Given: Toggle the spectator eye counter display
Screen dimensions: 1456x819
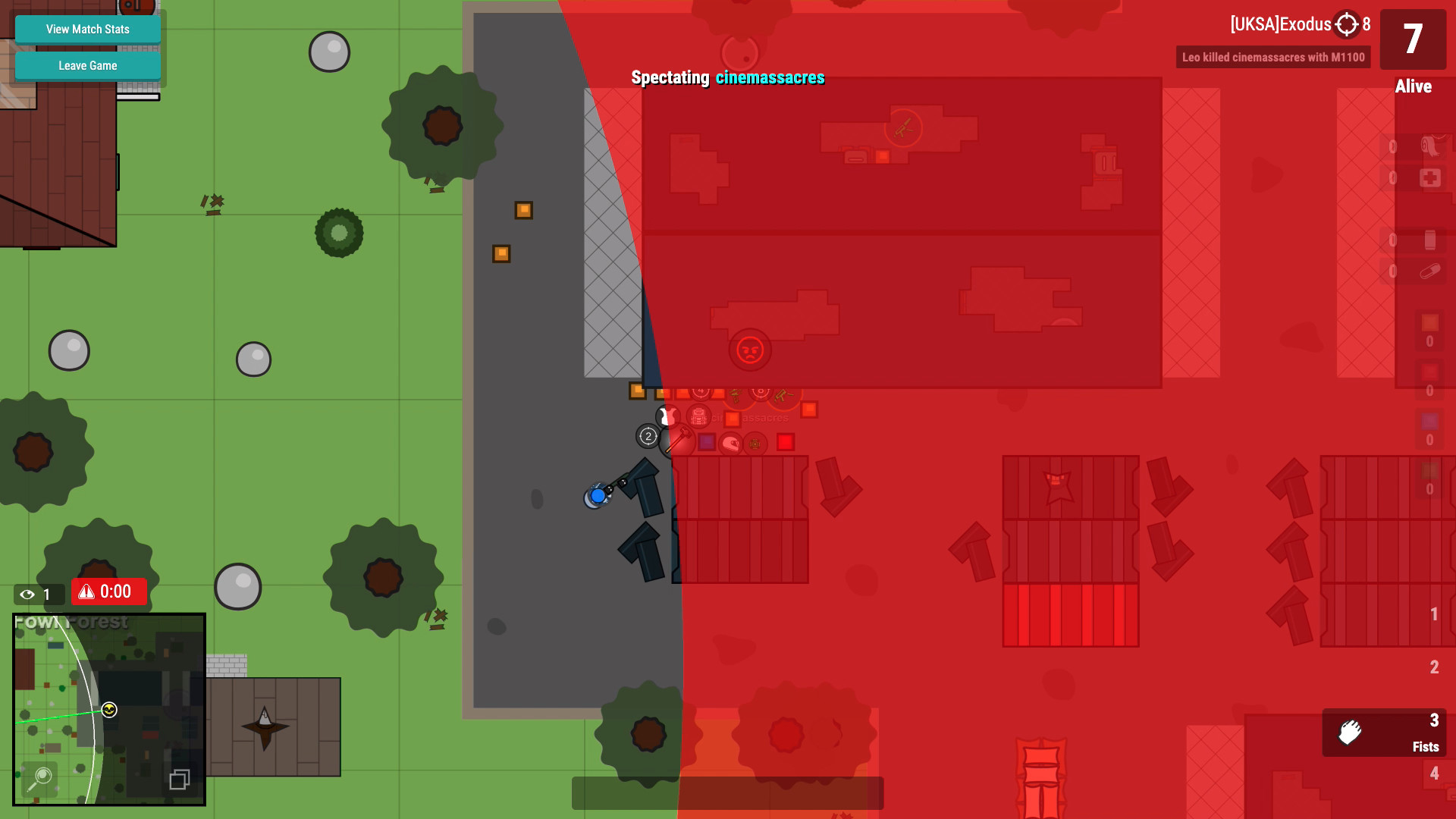Looking at the screenshot, I should coord(37,595).
